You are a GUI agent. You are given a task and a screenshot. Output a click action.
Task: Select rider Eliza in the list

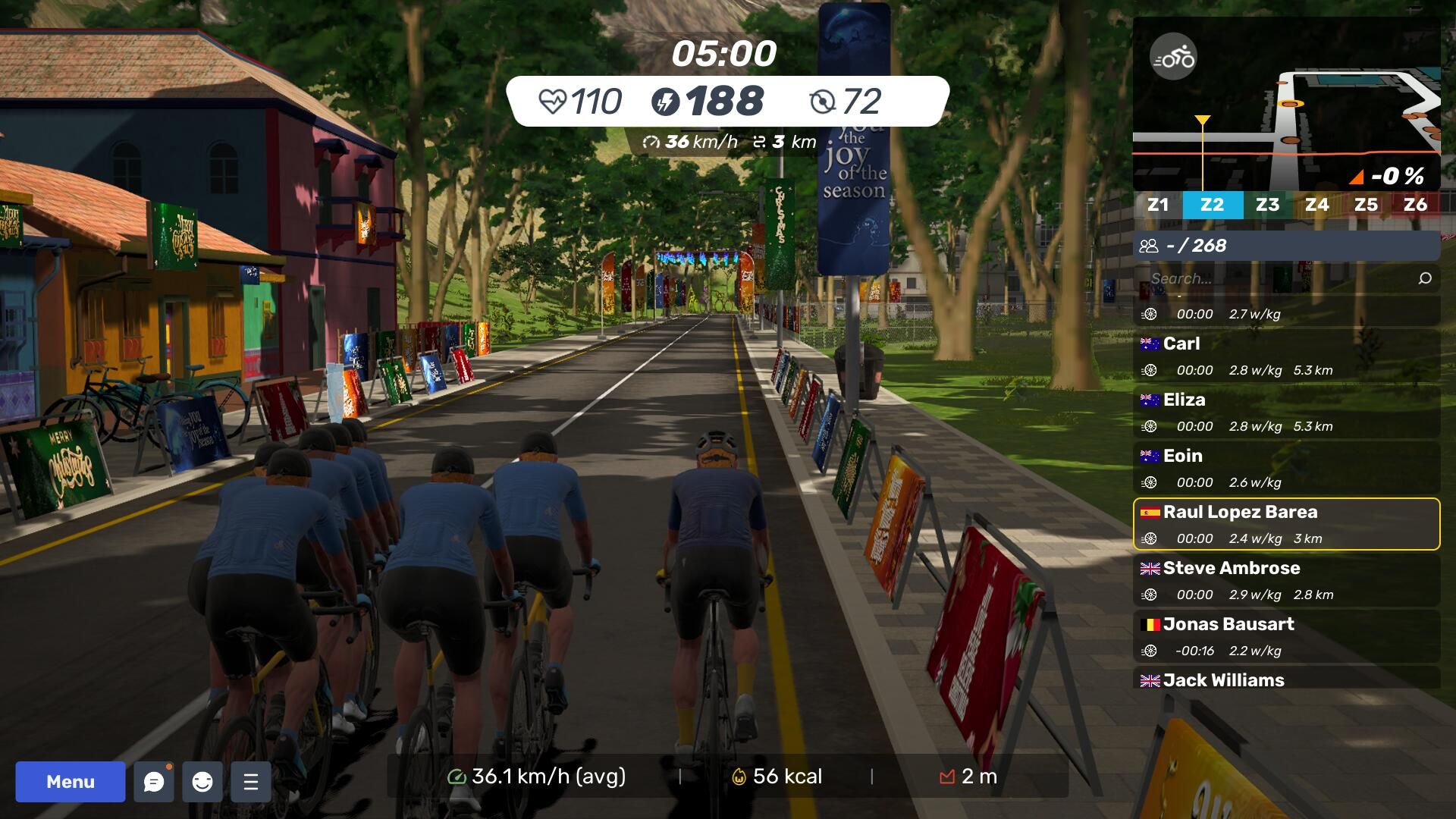pyautogui.click(x=1286, y=412)
